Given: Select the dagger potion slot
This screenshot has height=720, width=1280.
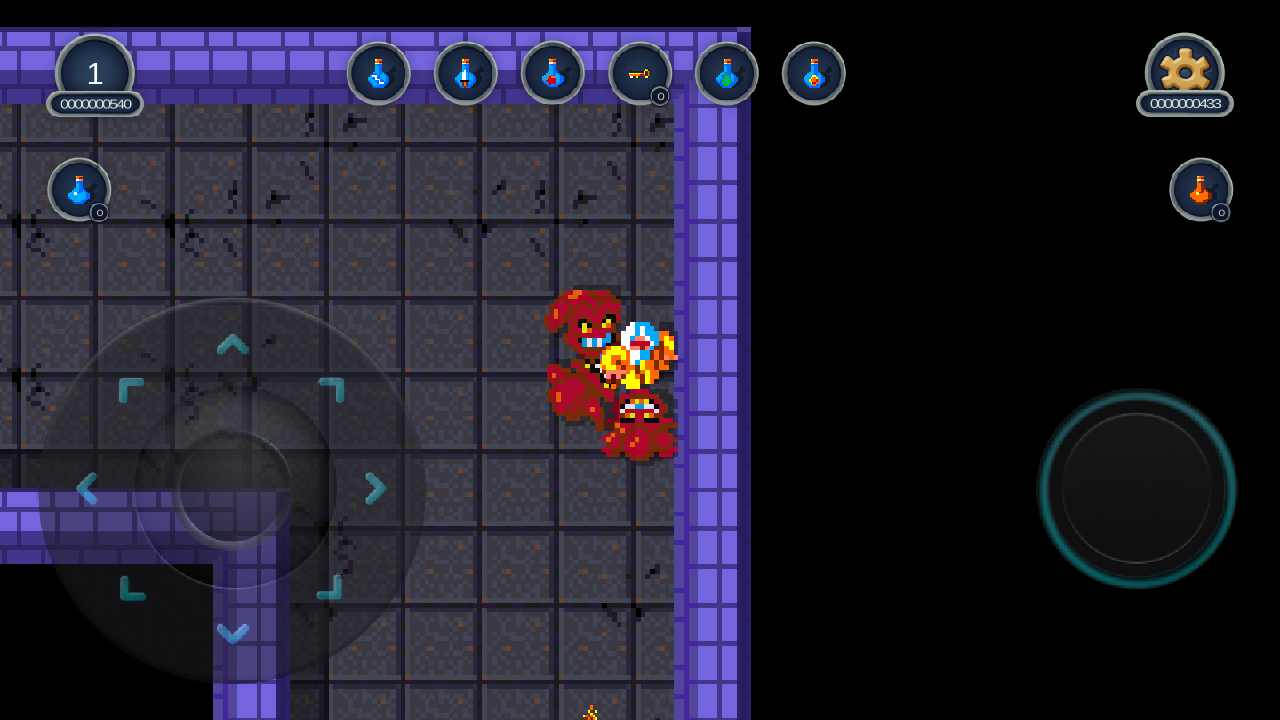Looking at the screenshot, I should 466,73.
